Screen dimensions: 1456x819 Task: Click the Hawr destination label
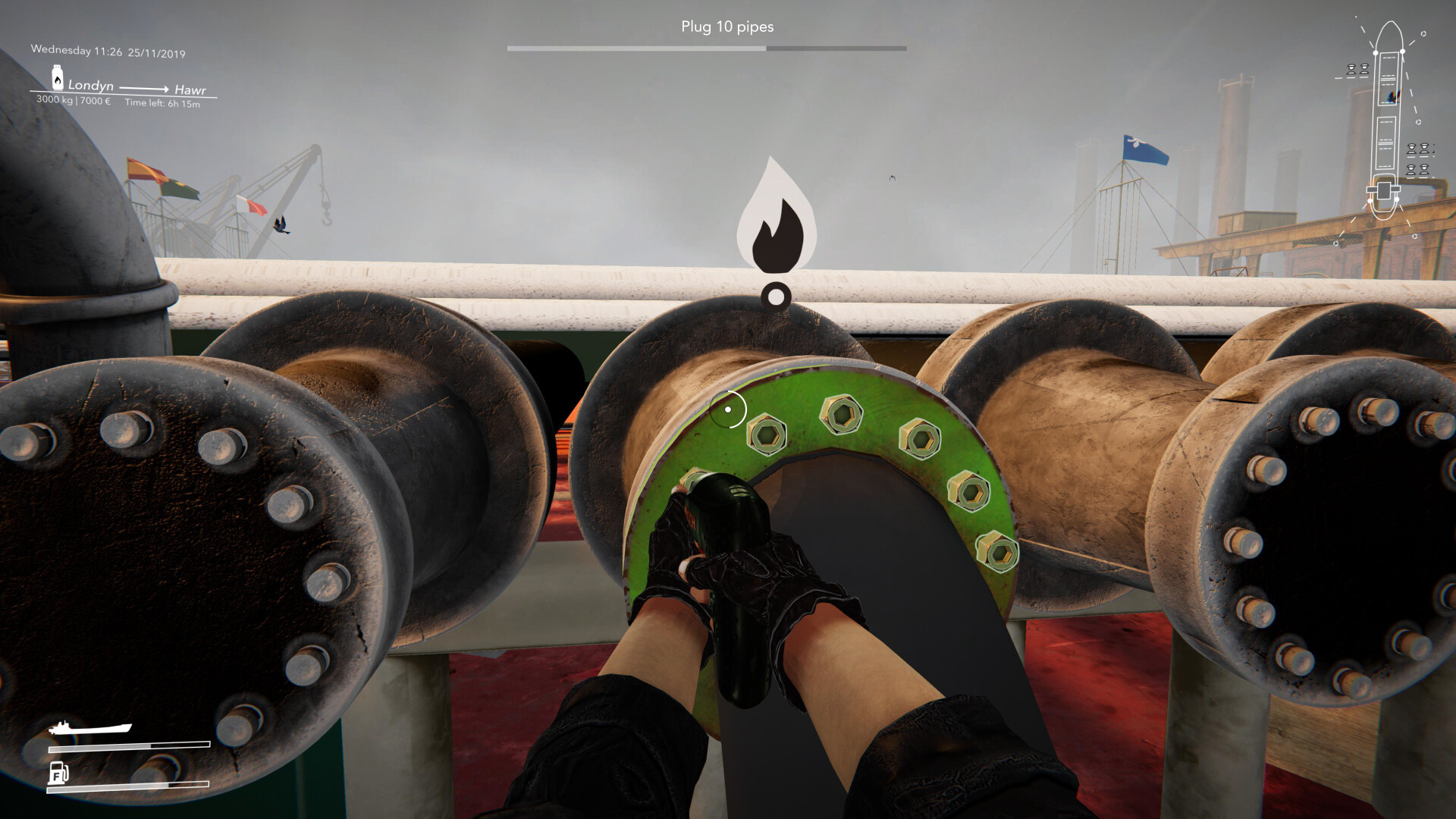click(191, 90)
